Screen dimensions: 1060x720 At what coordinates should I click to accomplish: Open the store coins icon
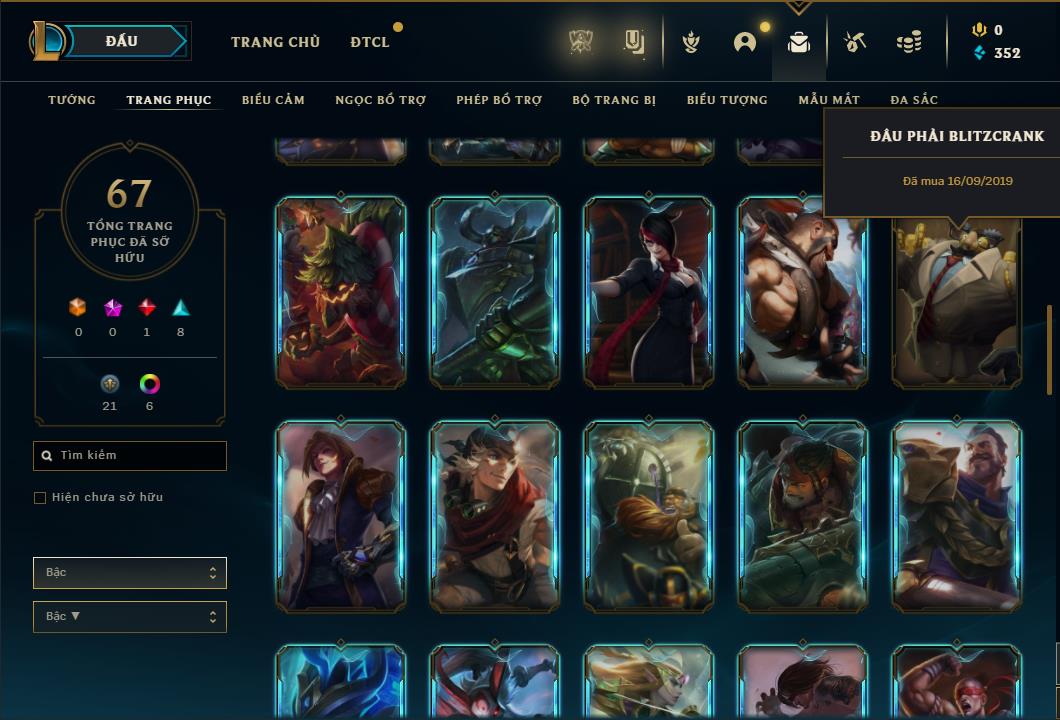tap(909, 42)
